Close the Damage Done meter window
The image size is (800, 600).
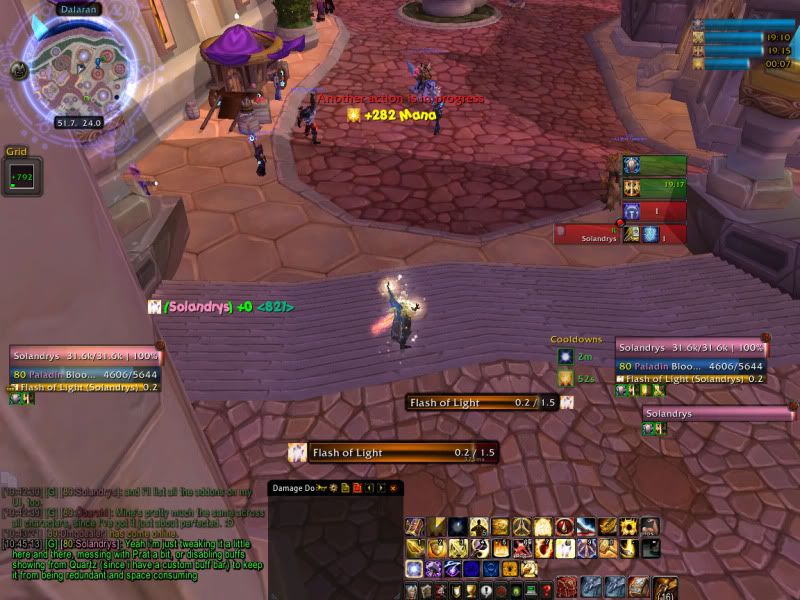click(x=393, y=488)
